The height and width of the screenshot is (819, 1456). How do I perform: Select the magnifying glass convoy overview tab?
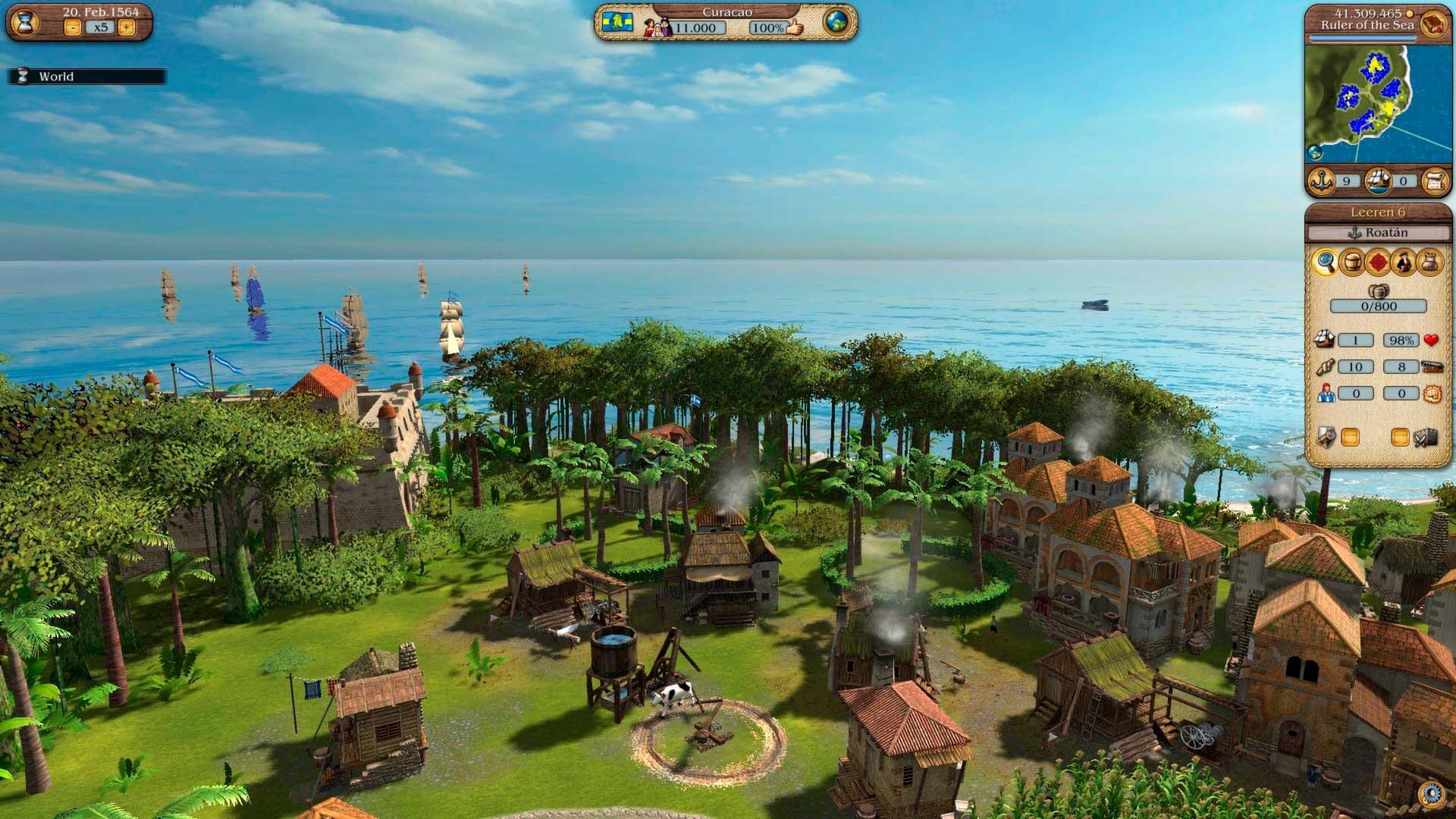[1326, 262]
